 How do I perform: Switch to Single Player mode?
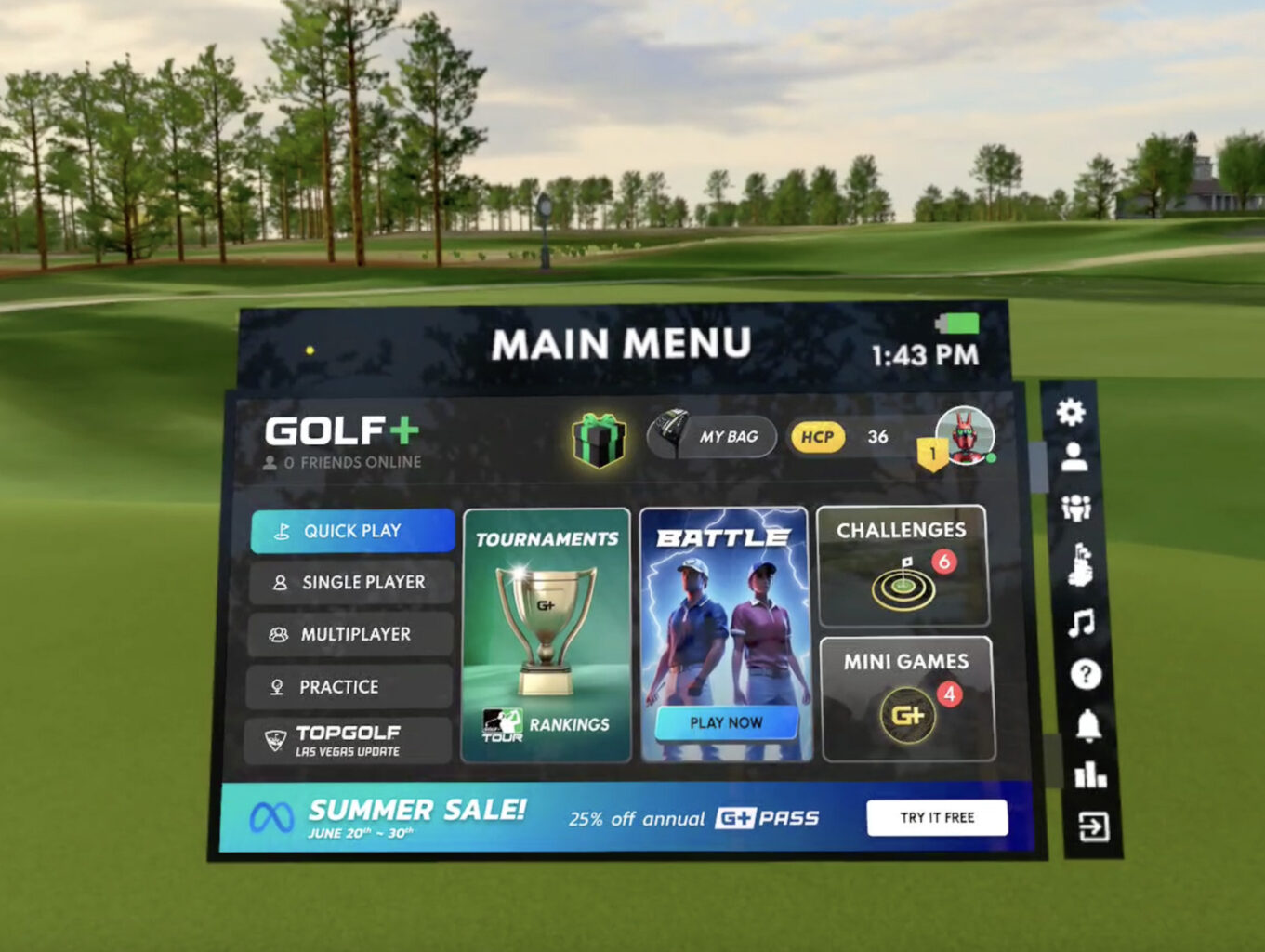tap(351, 582)
